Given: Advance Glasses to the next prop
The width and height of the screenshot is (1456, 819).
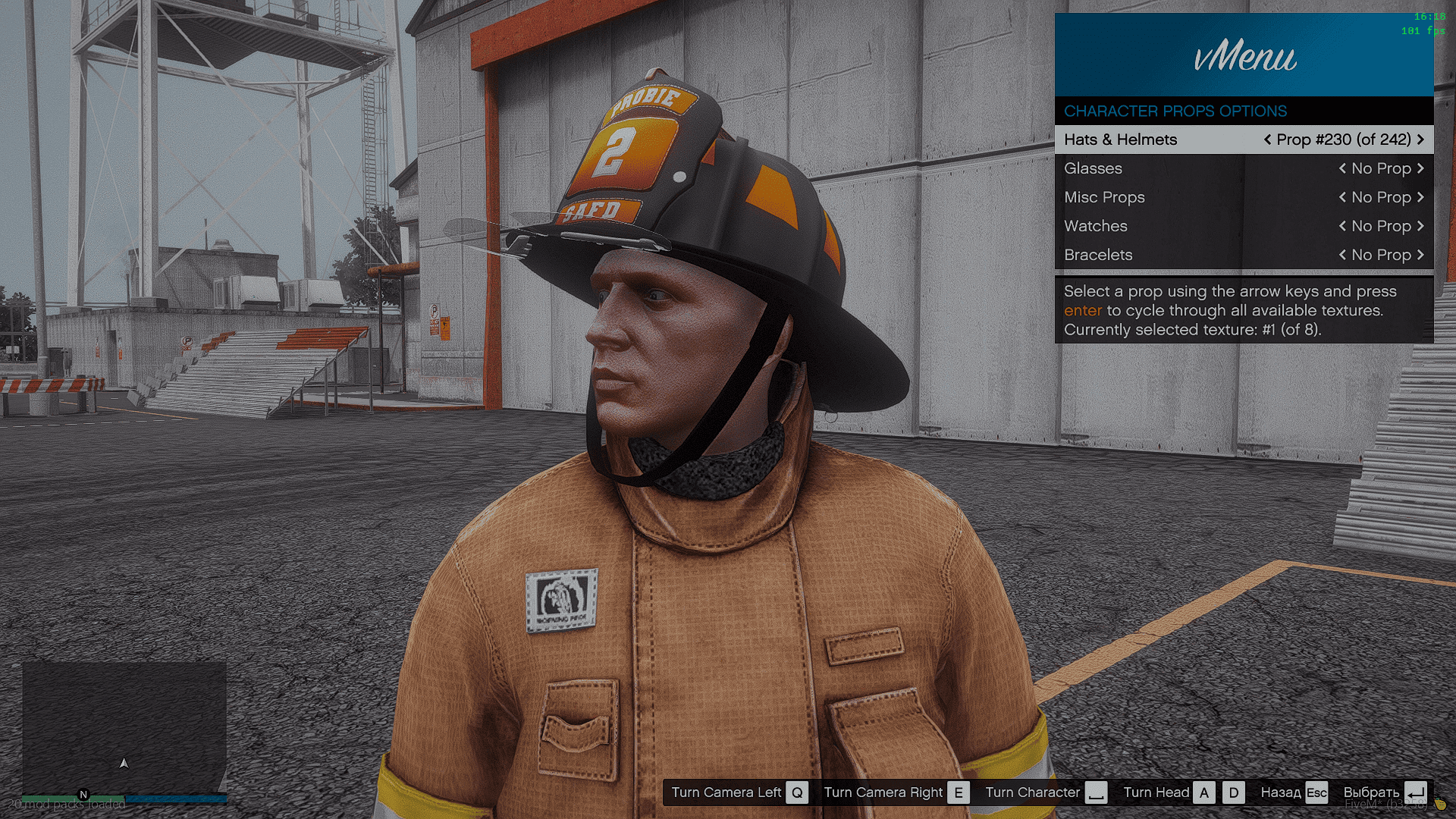Looking at the screenshot, I should coord(1420,168).
